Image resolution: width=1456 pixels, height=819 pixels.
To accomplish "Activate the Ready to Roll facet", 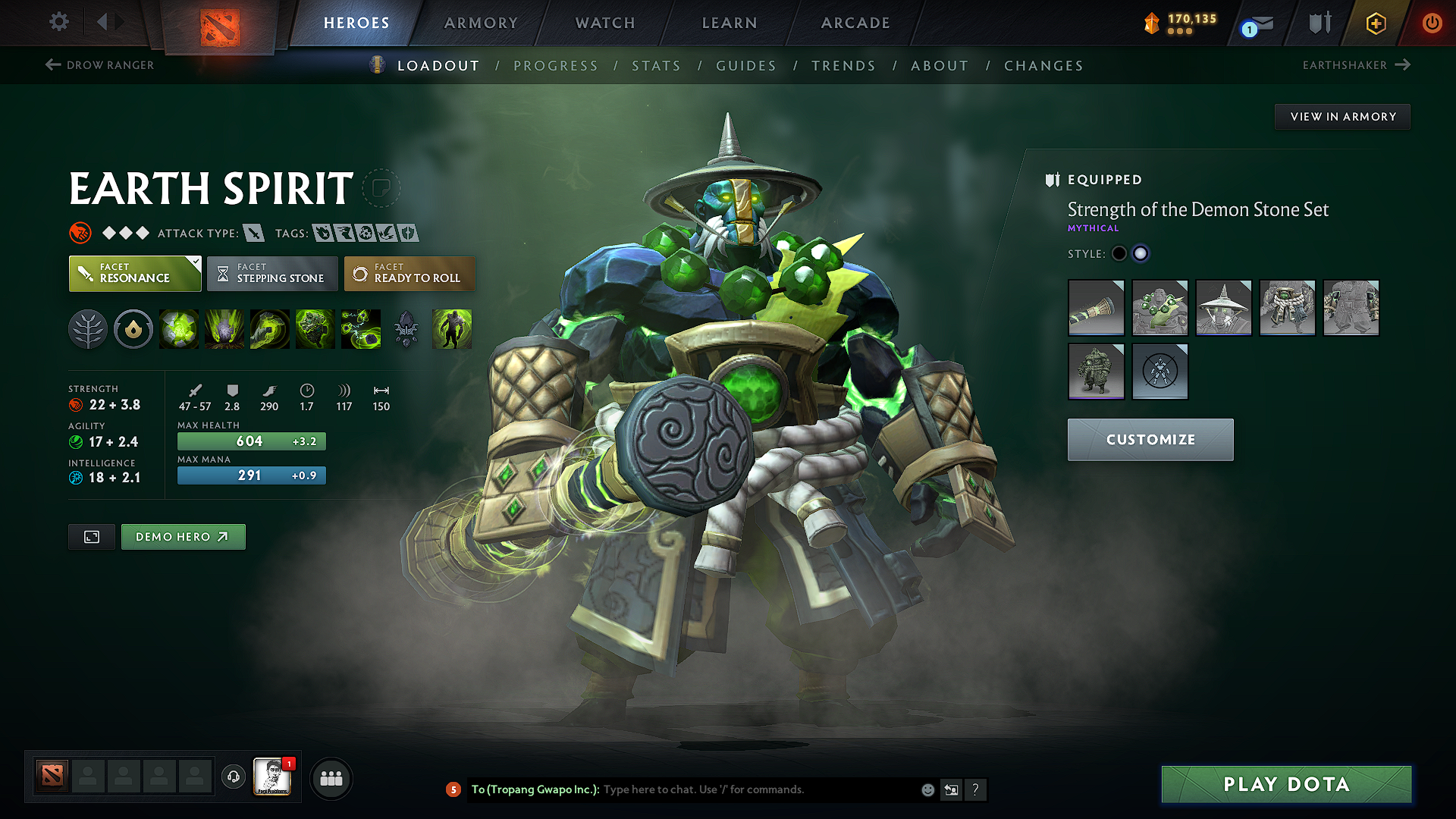I will point(409,273).
